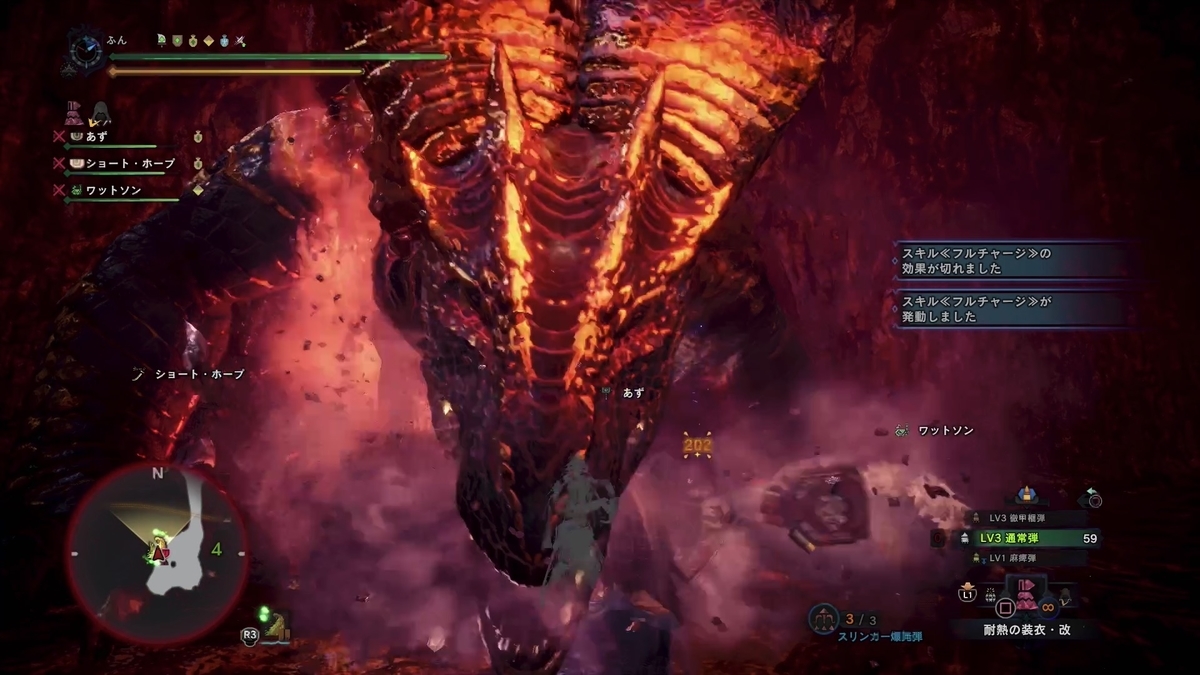Select the hooded mantle icon above party list
The height and width of the screenshot is (675, 1200).
(101, 112)
